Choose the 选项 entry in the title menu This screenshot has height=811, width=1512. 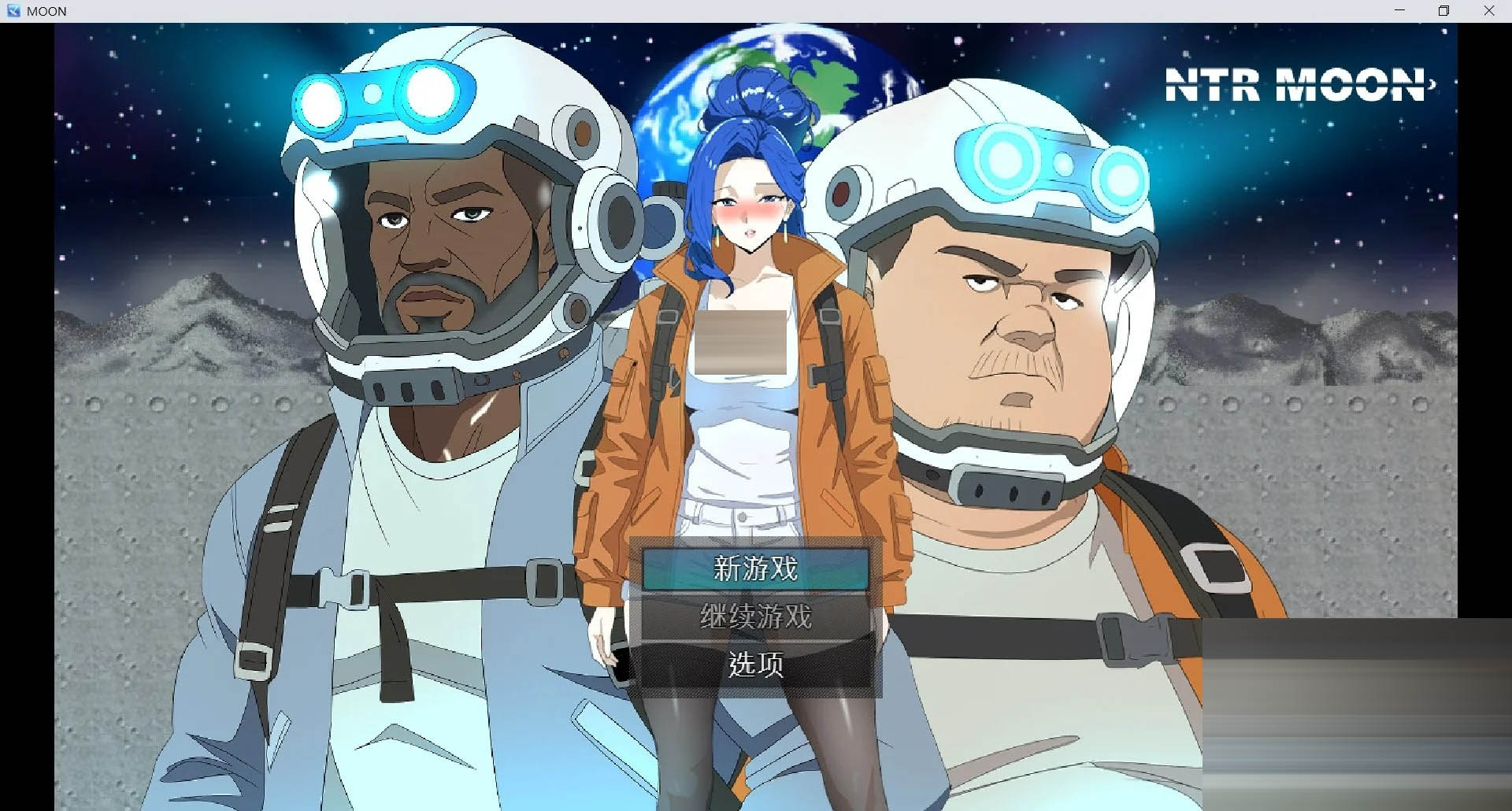click(754, 665)
